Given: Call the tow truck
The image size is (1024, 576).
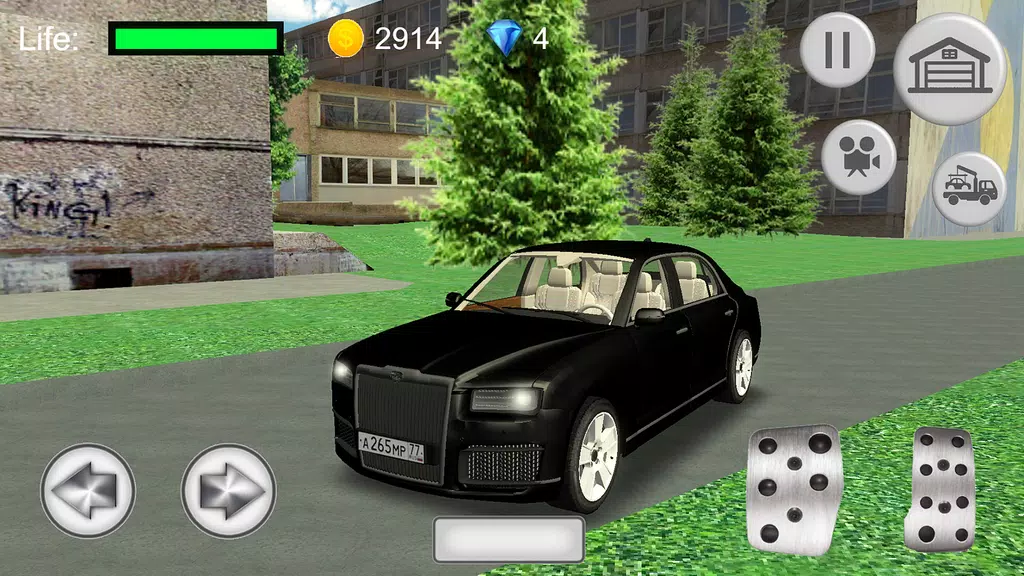Looking at the screenshot, I should click(x=968, y=188).
